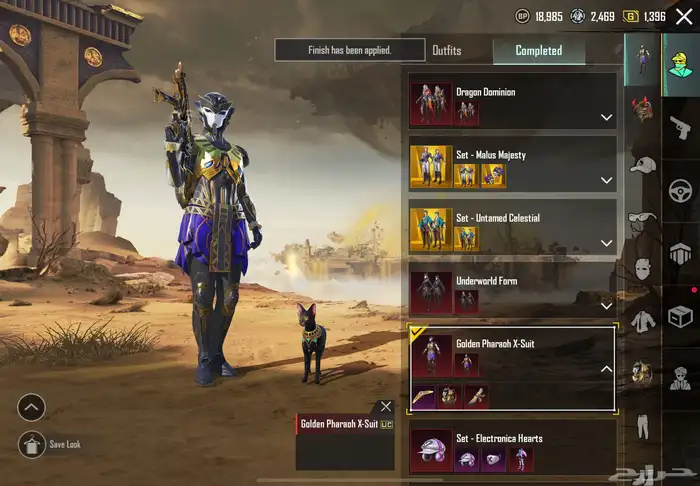The width and height of the screenshot is (700, 486).
Task: Open the face mask category
Action: pyautogui.click(x=642, y=270)
